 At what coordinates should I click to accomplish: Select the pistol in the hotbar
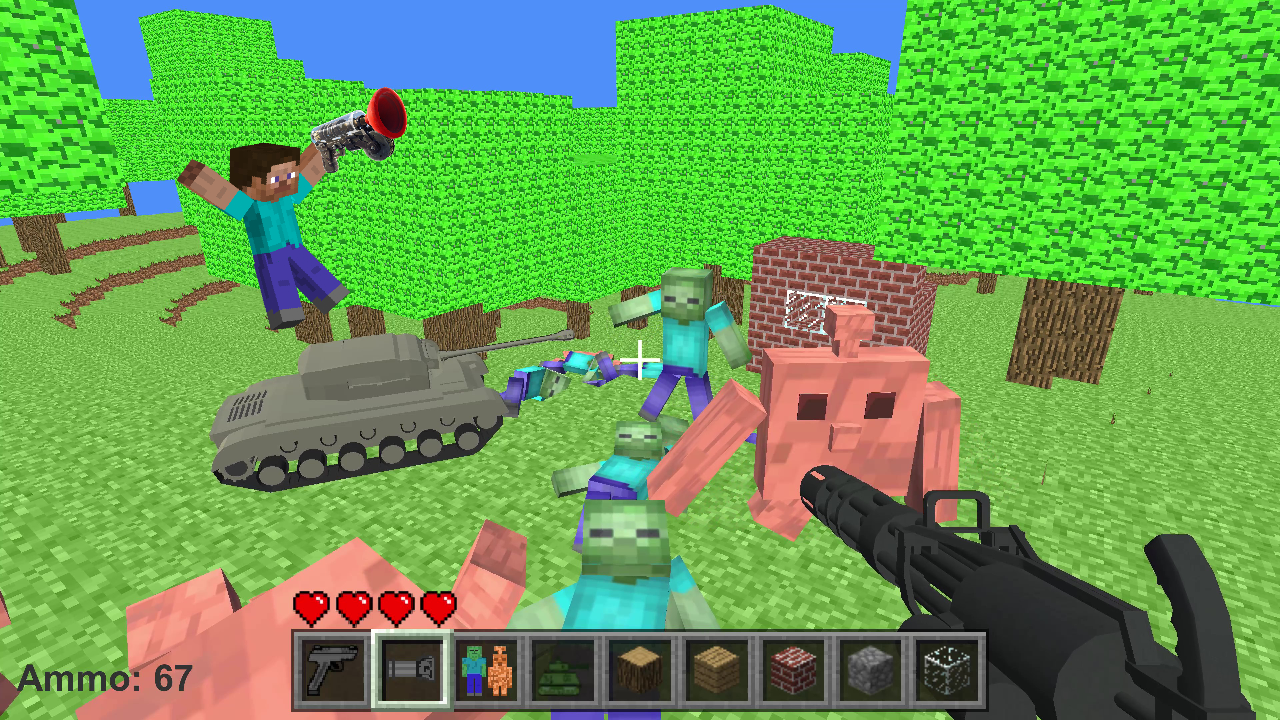pyautogui.click(x=330, y=668)
